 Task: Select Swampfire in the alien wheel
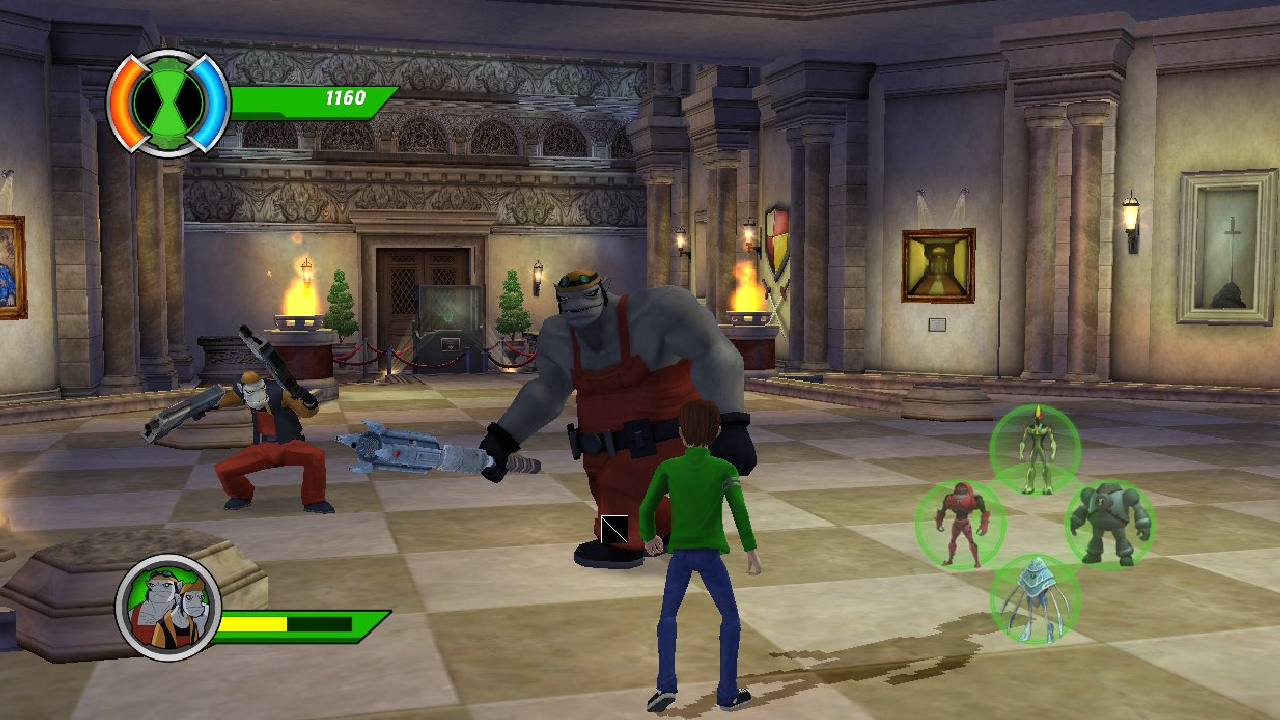1035,448
